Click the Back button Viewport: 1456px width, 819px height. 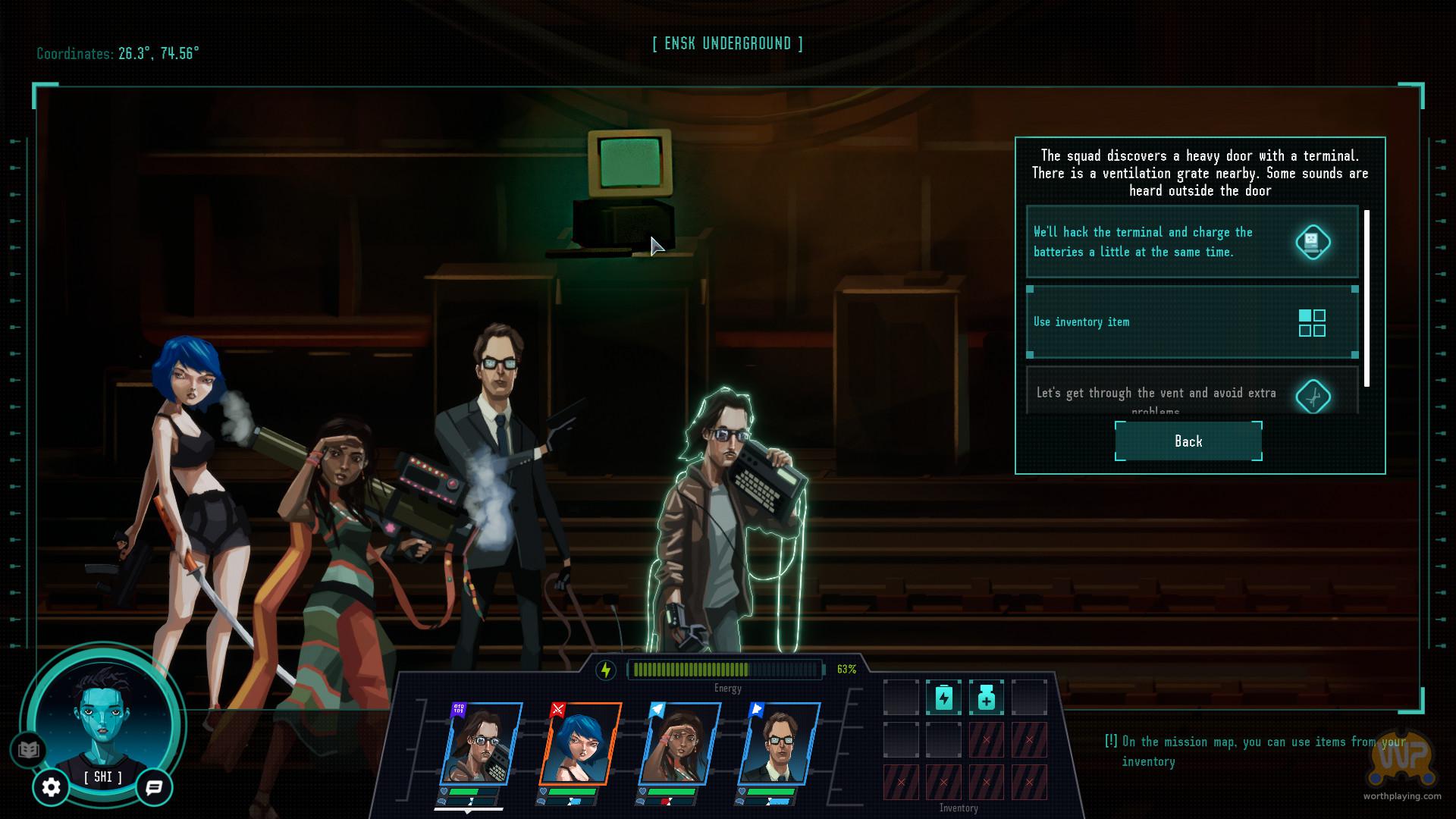1188,441
